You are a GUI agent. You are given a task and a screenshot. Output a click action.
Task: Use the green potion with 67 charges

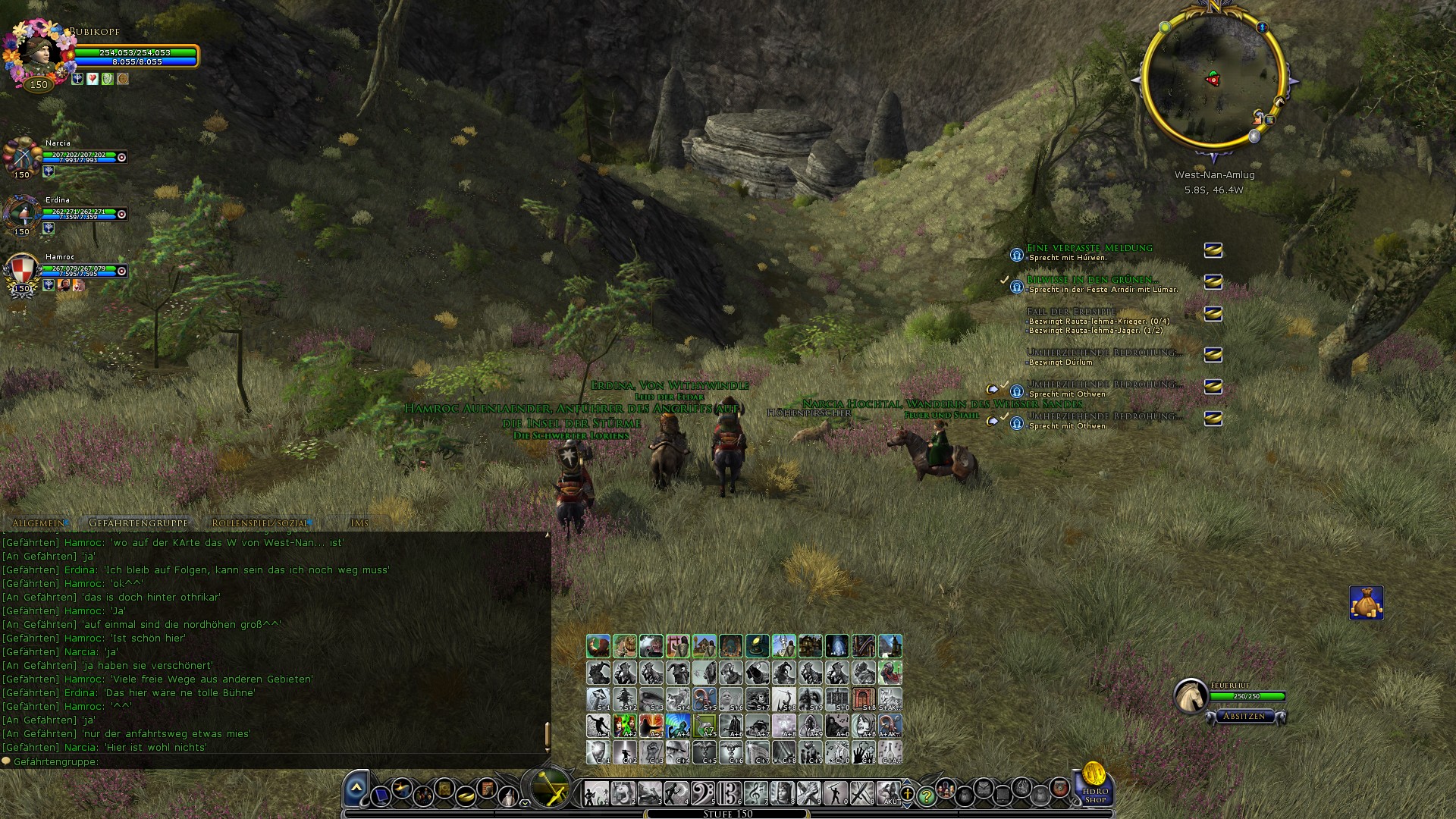704,726
